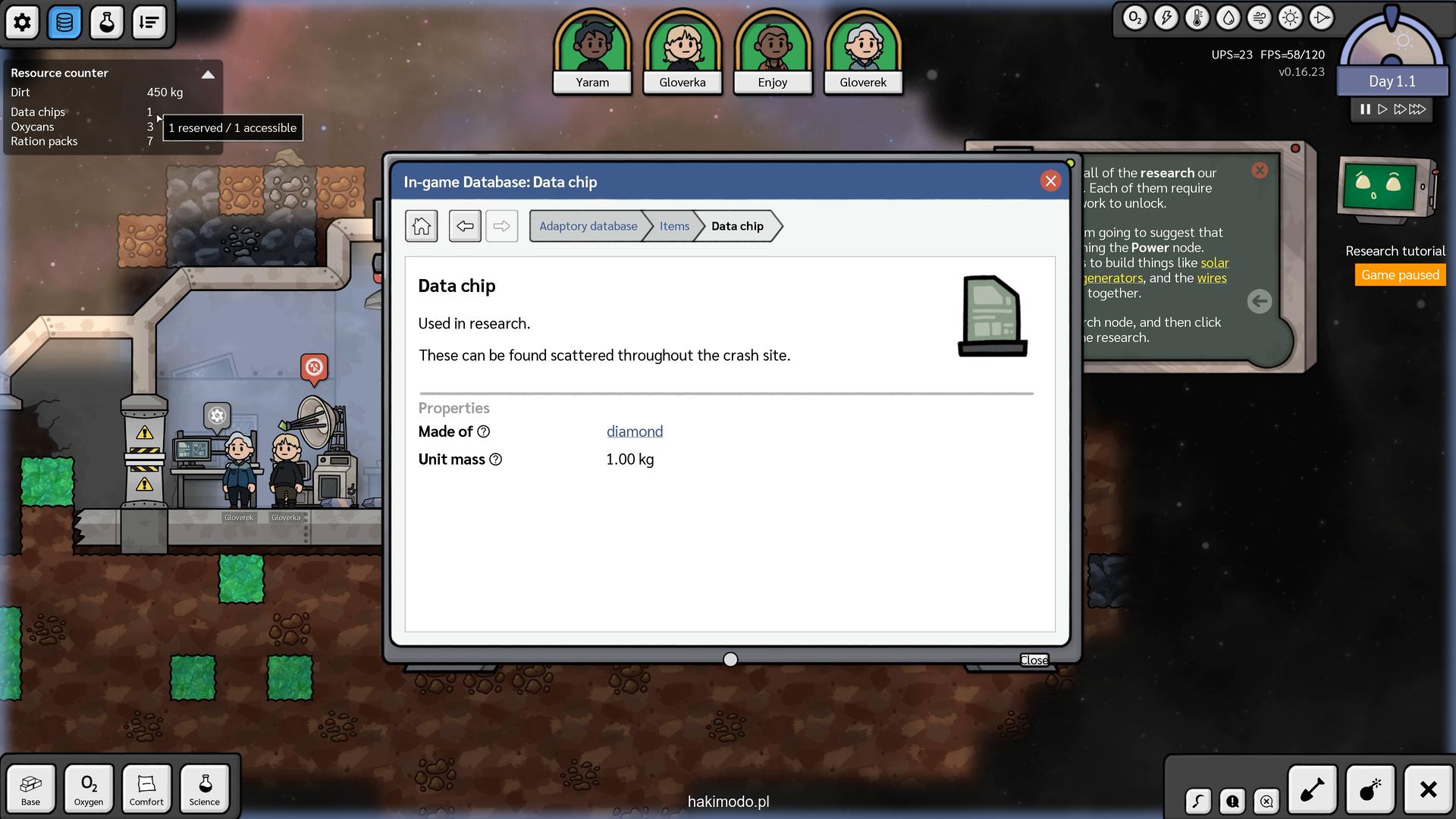The width and height of the screenshot is (1456, 819).
Task: Open the Oxygen build category
Action: (89, 789)
